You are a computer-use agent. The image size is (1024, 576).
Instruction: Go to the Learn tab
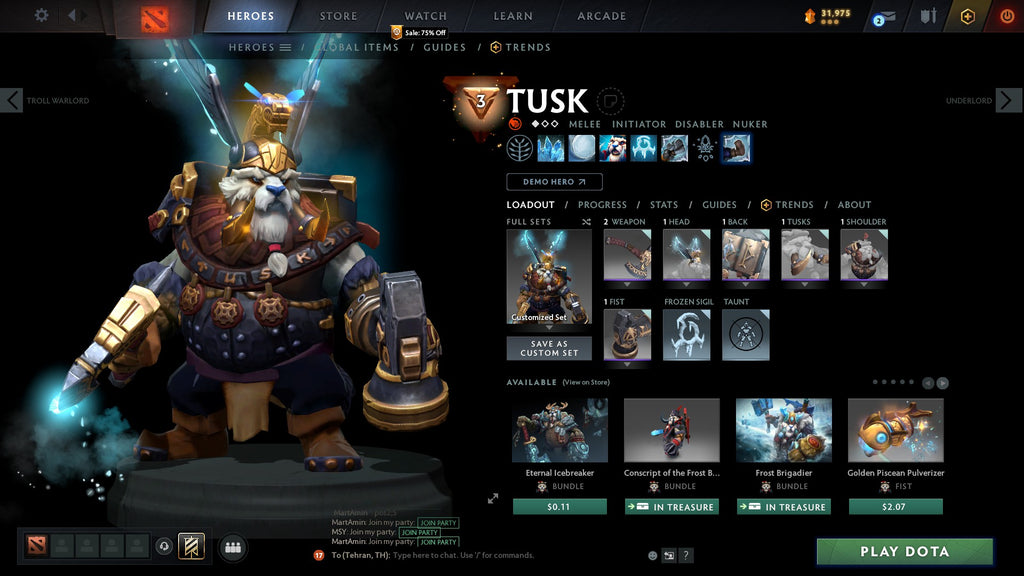pyautogui.click(x=514, y=16)
